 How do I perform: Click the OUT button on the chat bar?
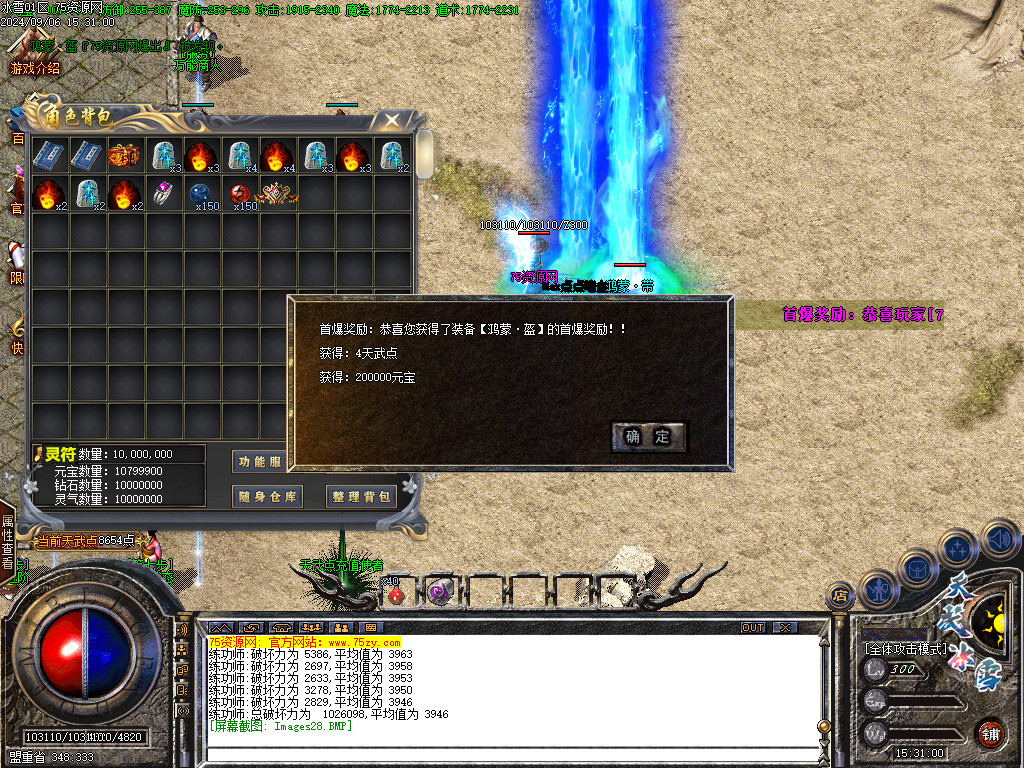[x=753, y=627]
